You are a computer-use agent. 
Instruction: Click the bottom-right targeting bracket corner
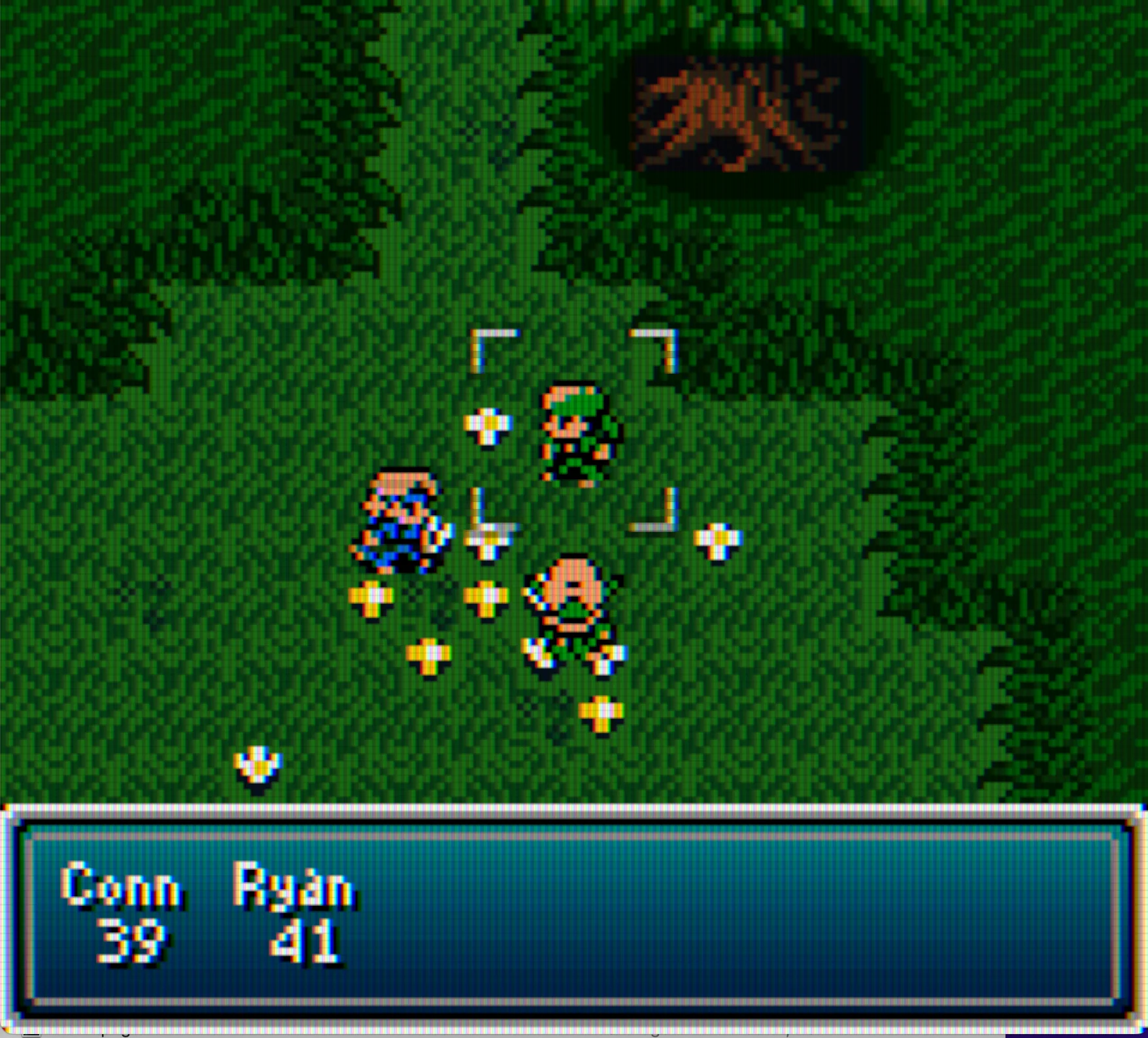click(x=660, y=516)
